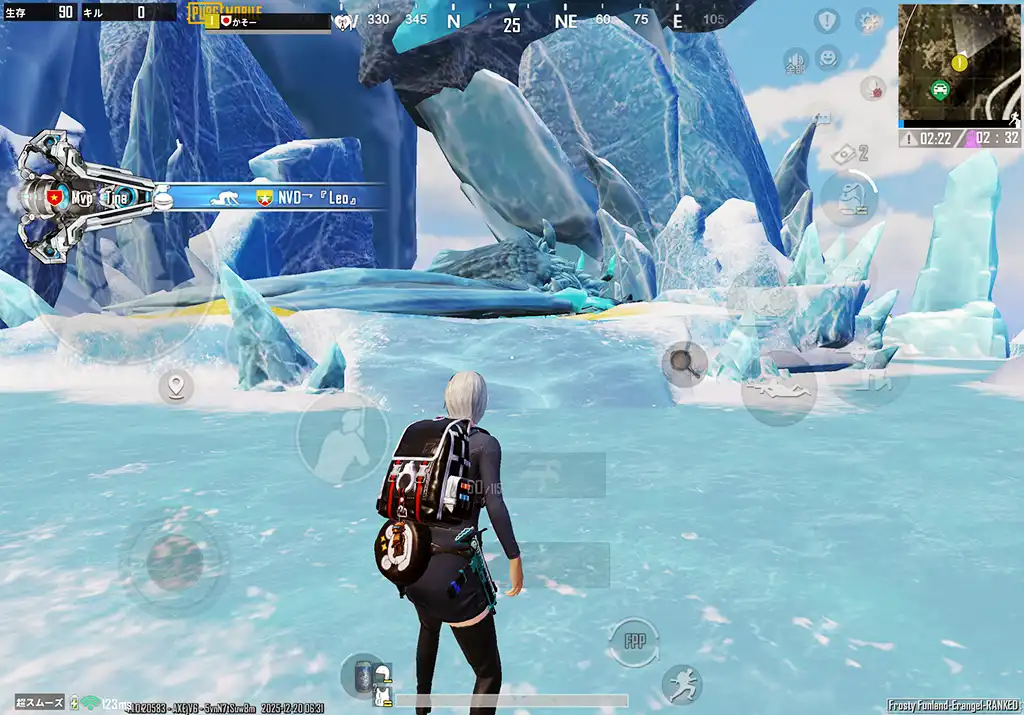Toggle FPP camera view
The height and width of the screenshot is (715, 1024).
pyautogui.click(x=633, y=641)
